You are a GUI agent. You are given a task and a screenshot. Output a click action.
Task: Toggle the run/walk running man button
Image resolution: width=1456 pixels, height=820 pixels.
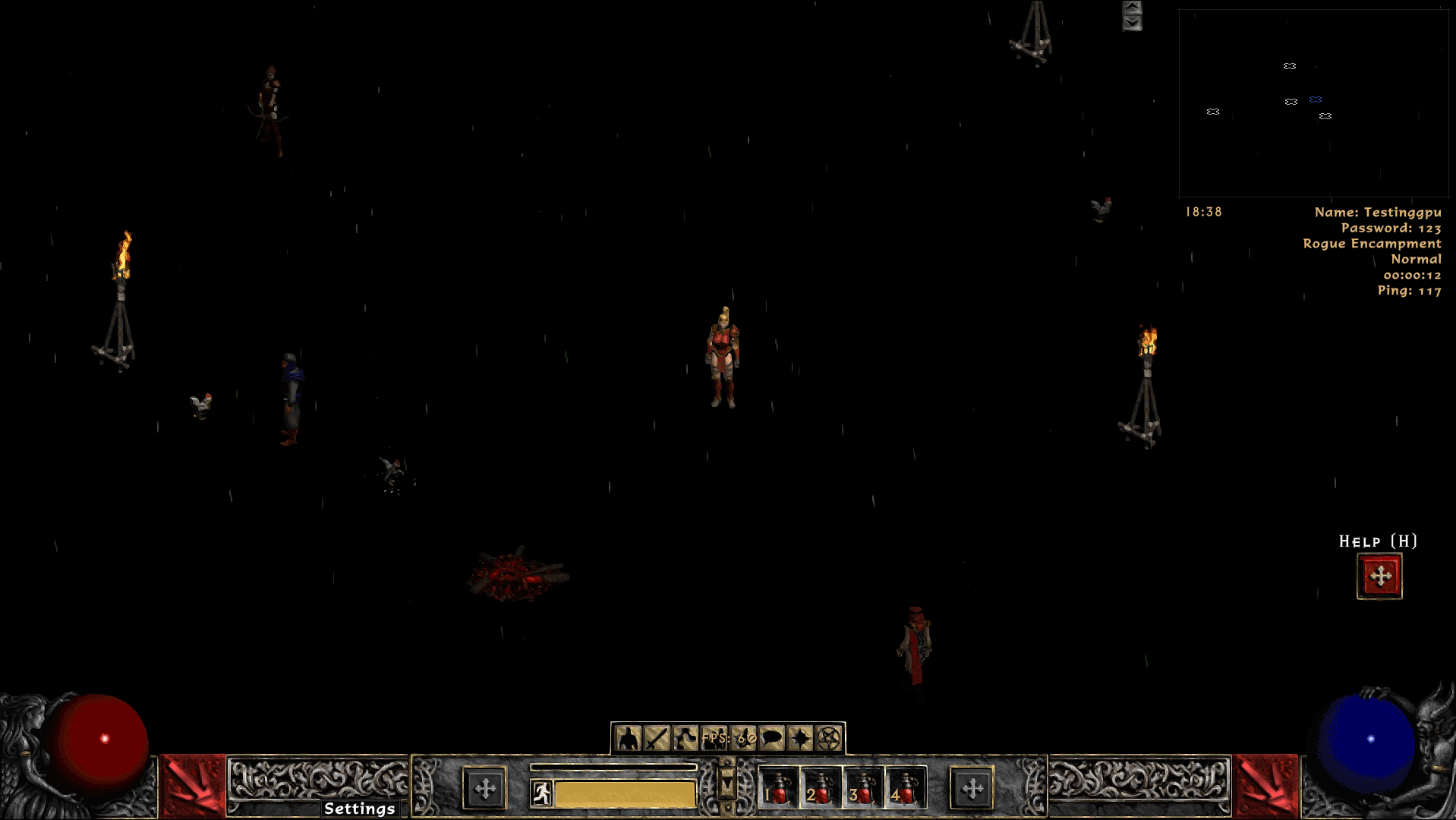pyautogui.click(x=541, y=793)
